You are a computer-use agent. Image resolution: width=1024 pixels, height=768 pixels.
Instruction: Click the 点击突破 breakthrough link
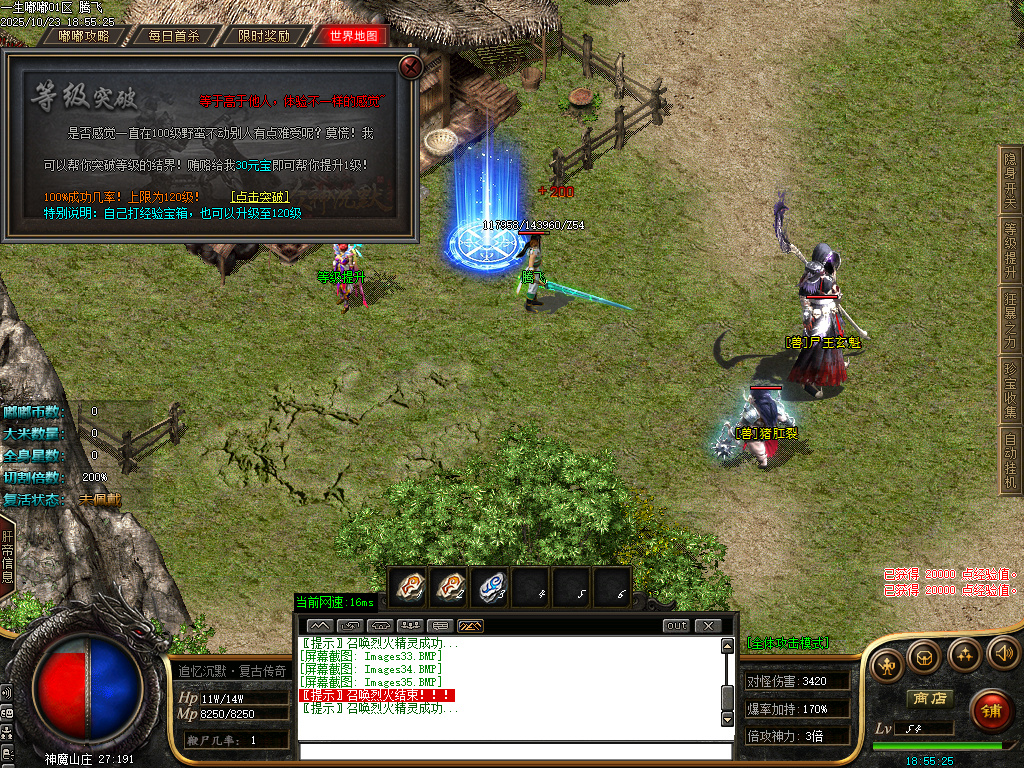[259, 197]
